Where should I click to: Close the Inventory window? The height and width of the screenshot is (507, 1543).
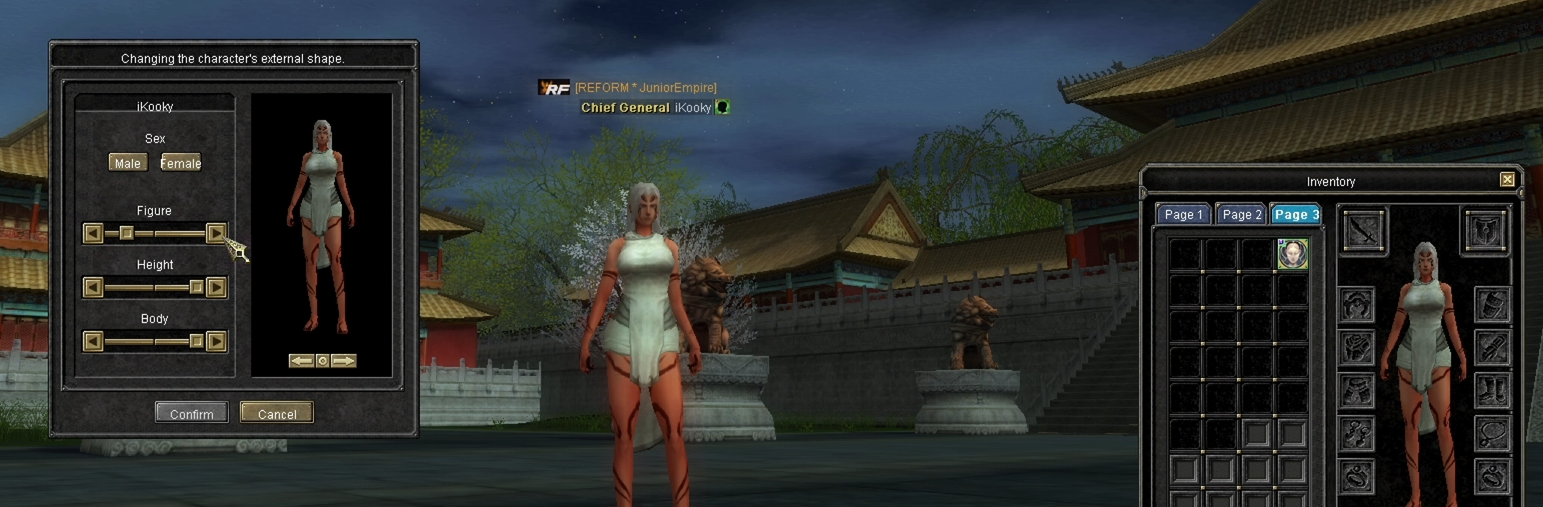1507,180
